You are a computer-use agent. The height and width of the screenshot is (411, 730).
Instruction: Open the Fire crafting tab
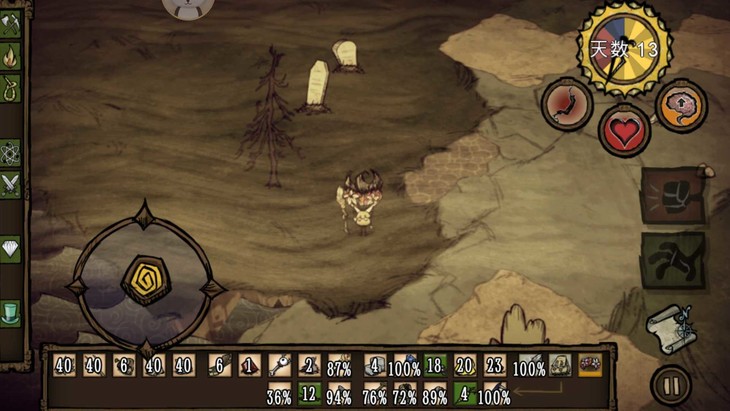[x=11, y=54]
